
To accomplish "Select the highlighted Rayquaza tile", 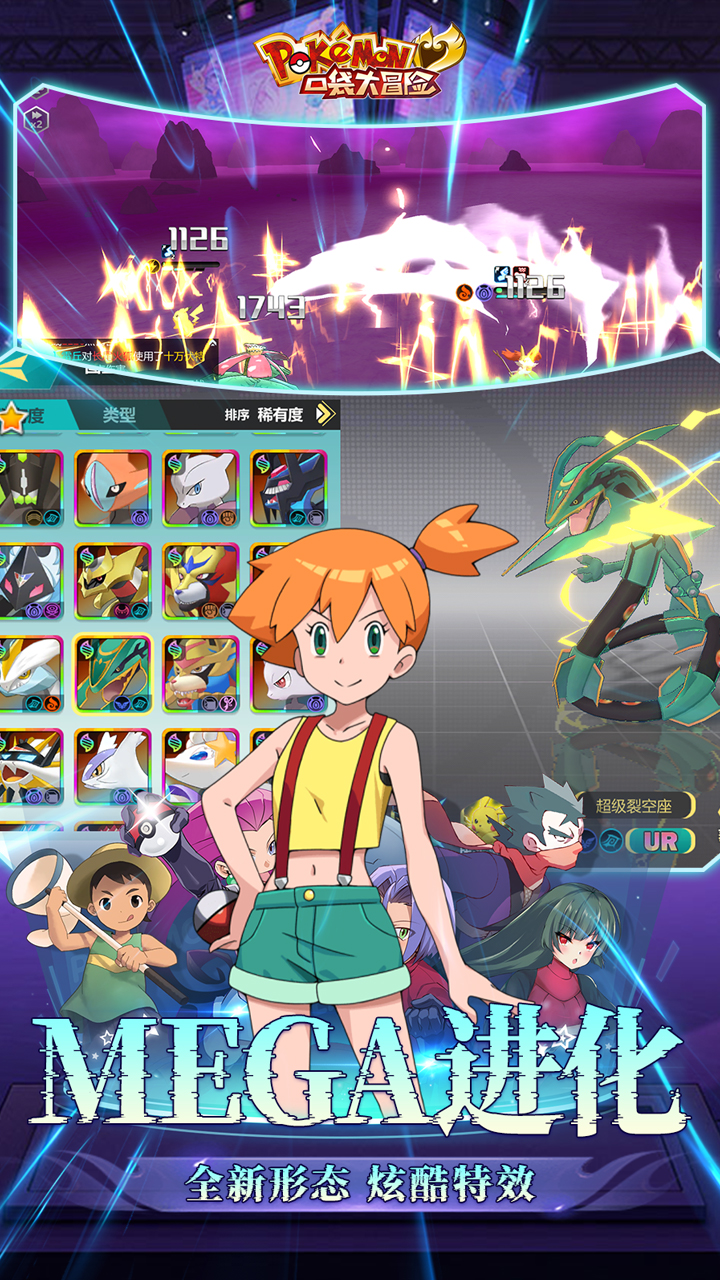I will coord(112,673).
